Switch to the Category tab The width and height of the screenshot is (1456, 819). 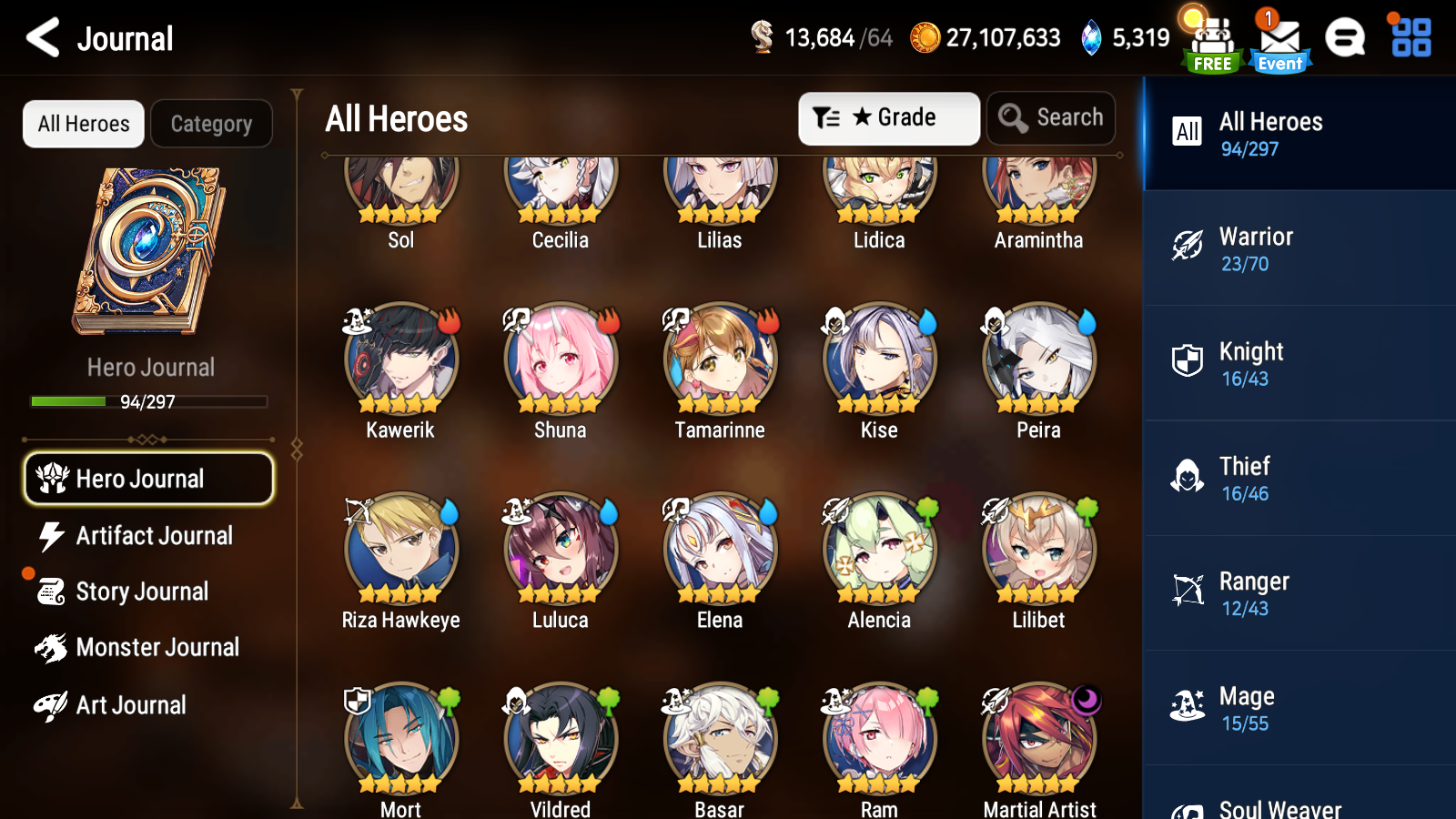(212, 124)
